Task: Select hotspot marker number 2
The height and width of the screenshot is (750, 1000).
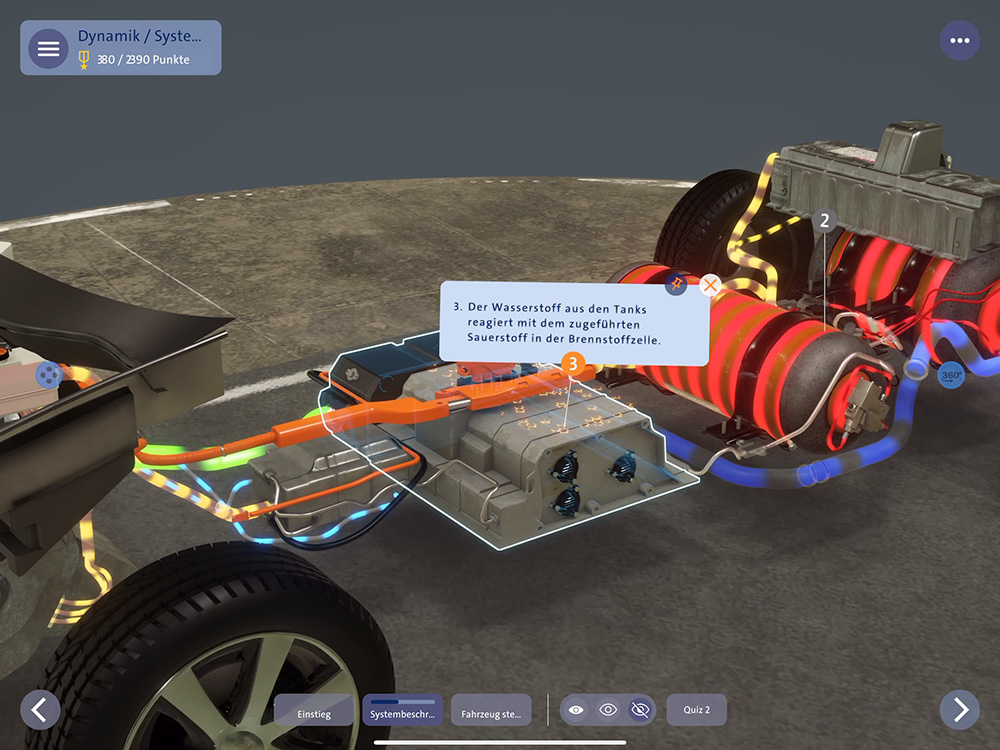Action: (x=825, y=221)
